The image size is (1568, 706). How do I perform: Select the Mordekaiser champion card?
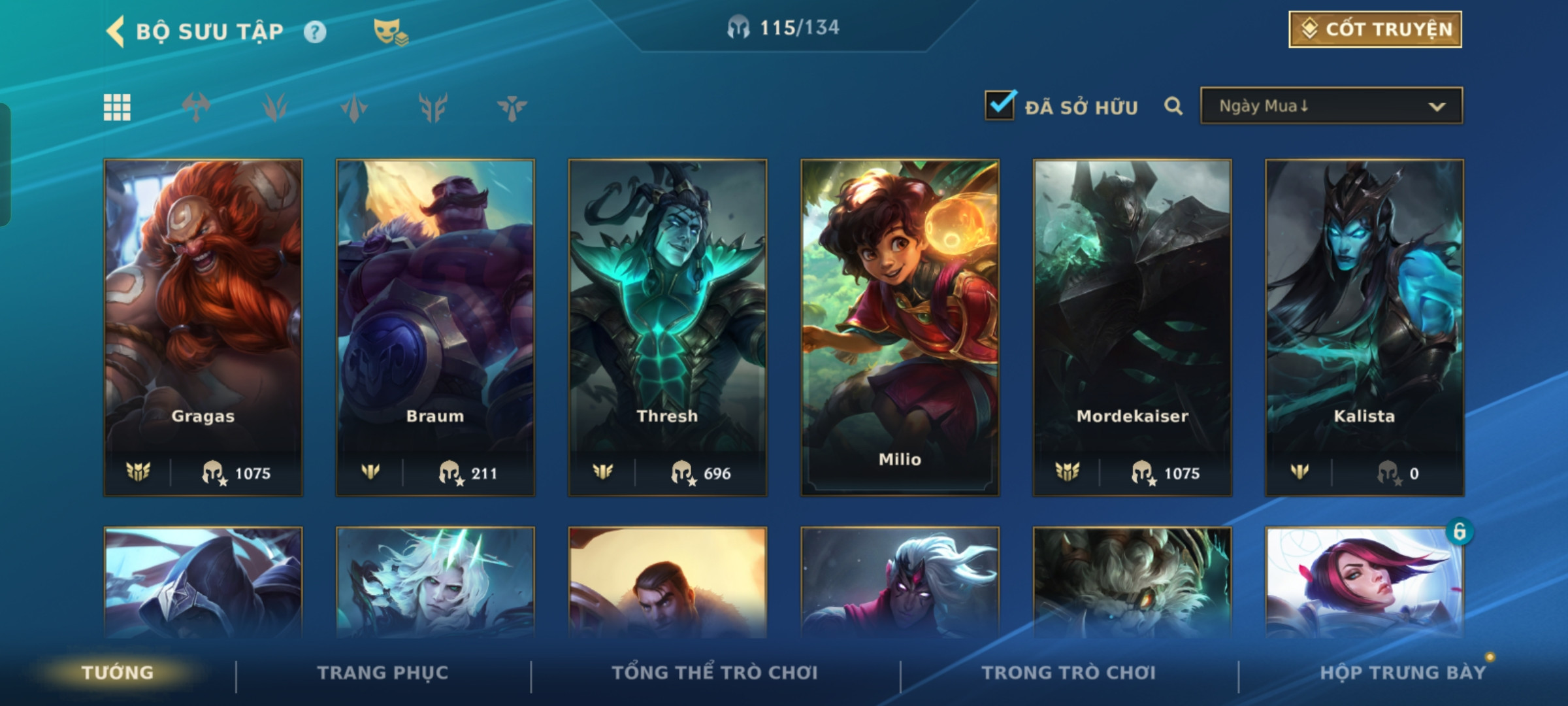tap(1132, 327)
